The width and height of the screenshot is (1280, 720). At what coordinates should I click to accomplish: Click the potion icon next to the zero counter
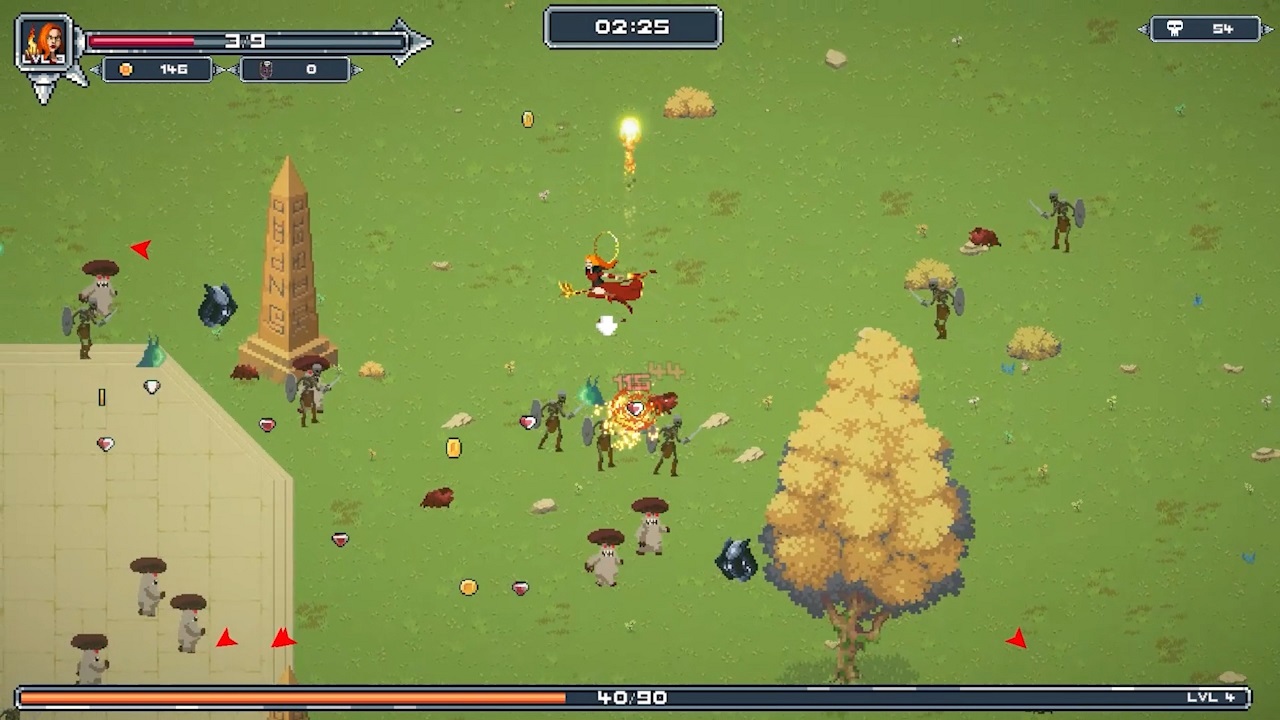tap(266, 69)
